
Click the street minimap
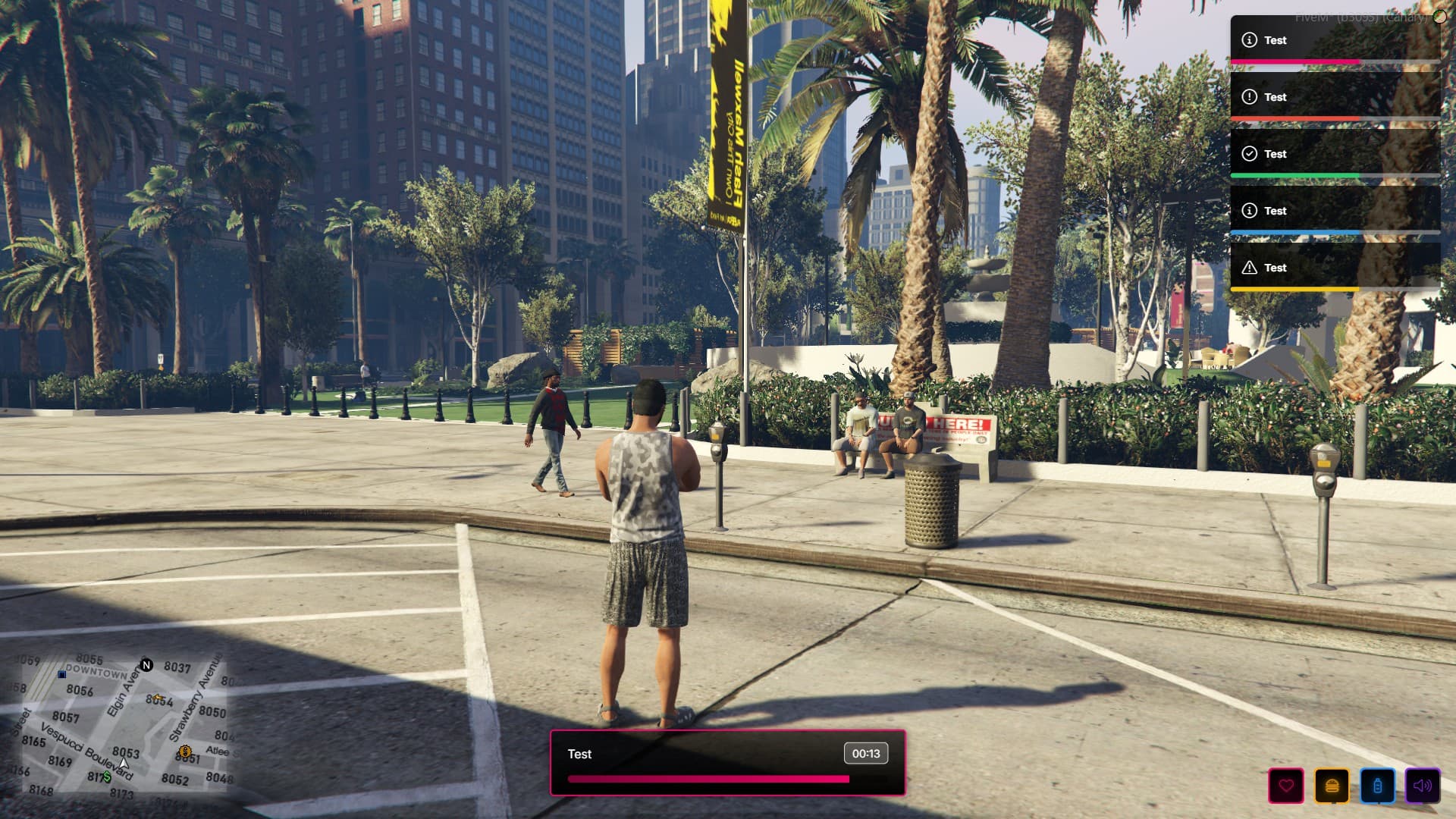[121, 725]
